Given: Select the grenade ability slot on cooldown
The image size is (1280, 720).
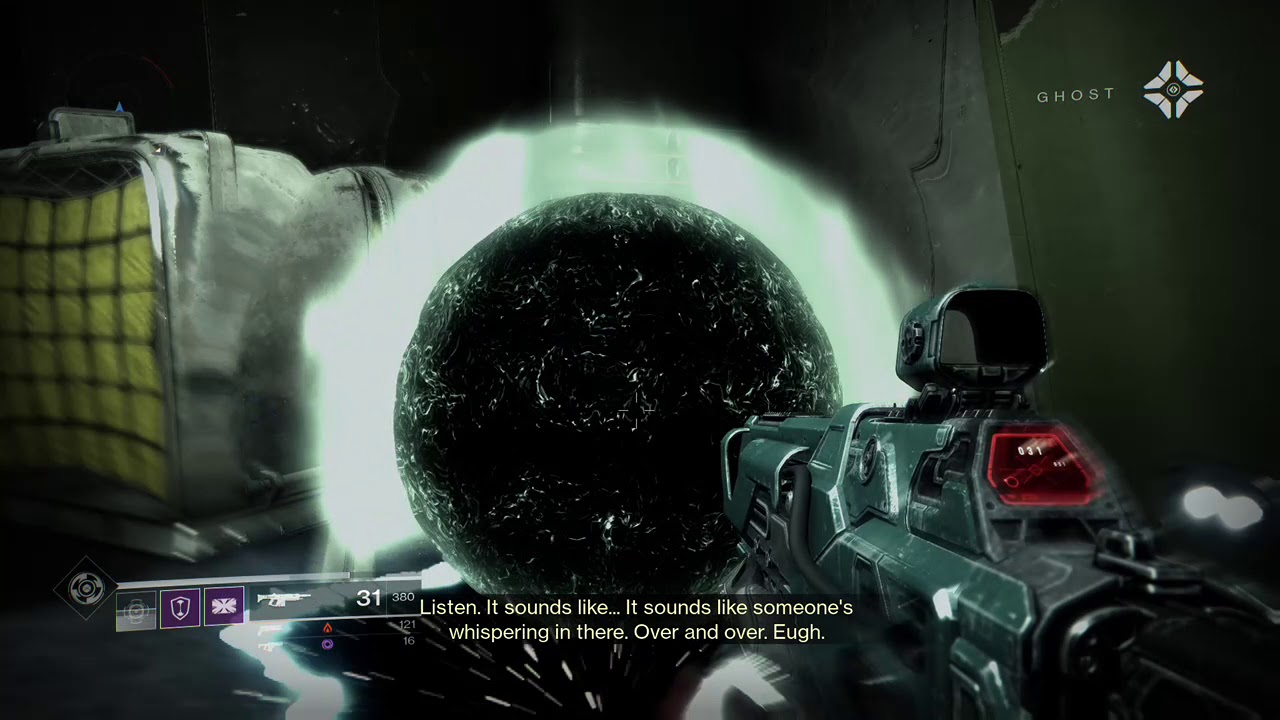Looking at the screenshot, I should tap(136, 610).
